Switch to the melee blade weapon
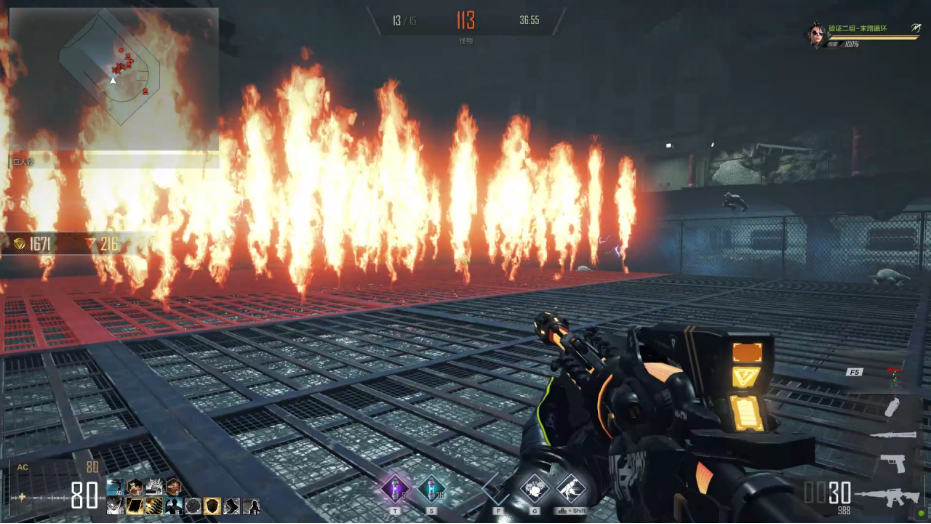 [893, 435]
